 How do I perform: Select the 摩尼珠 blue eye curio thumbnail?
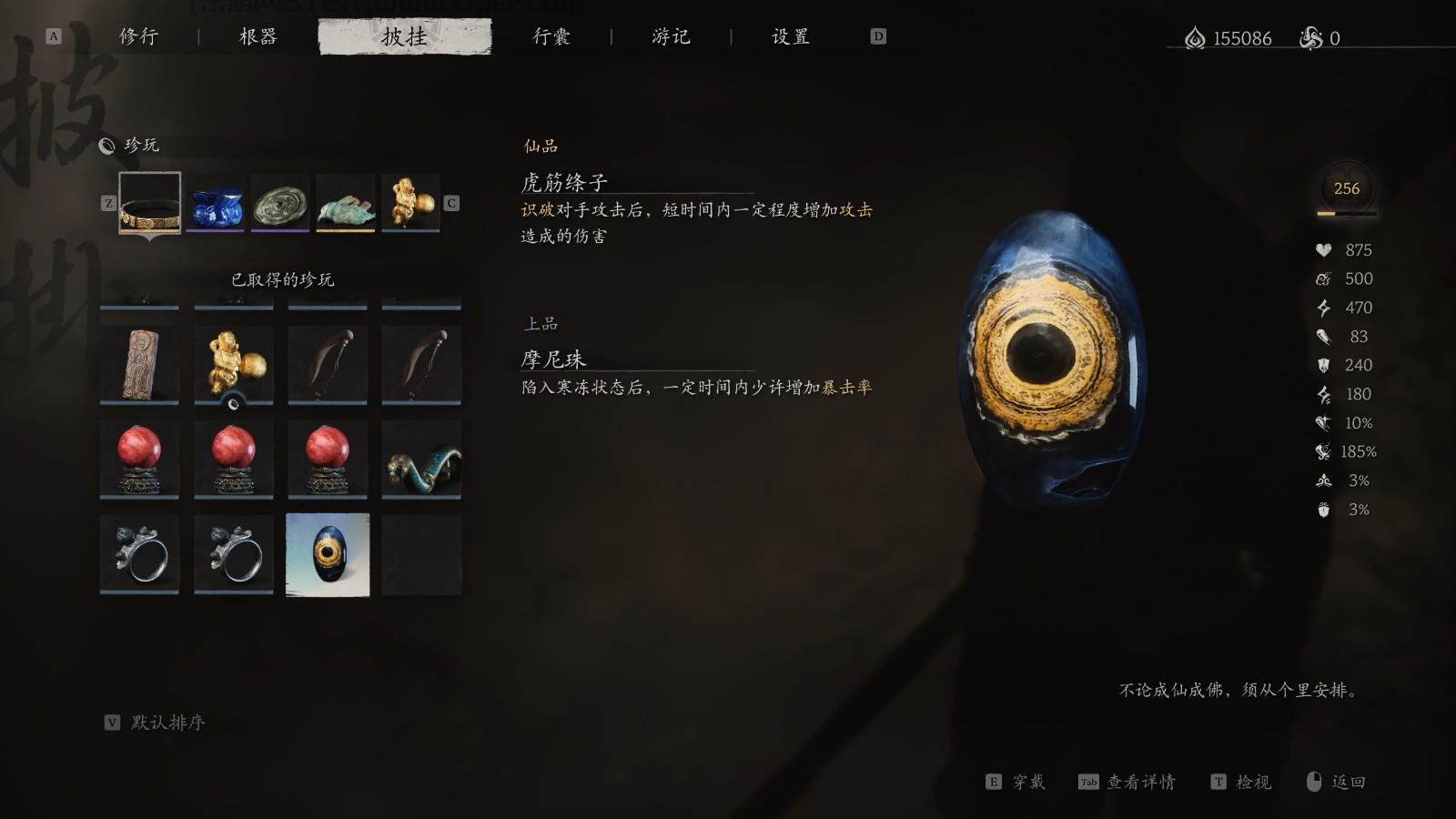(327, 556)
